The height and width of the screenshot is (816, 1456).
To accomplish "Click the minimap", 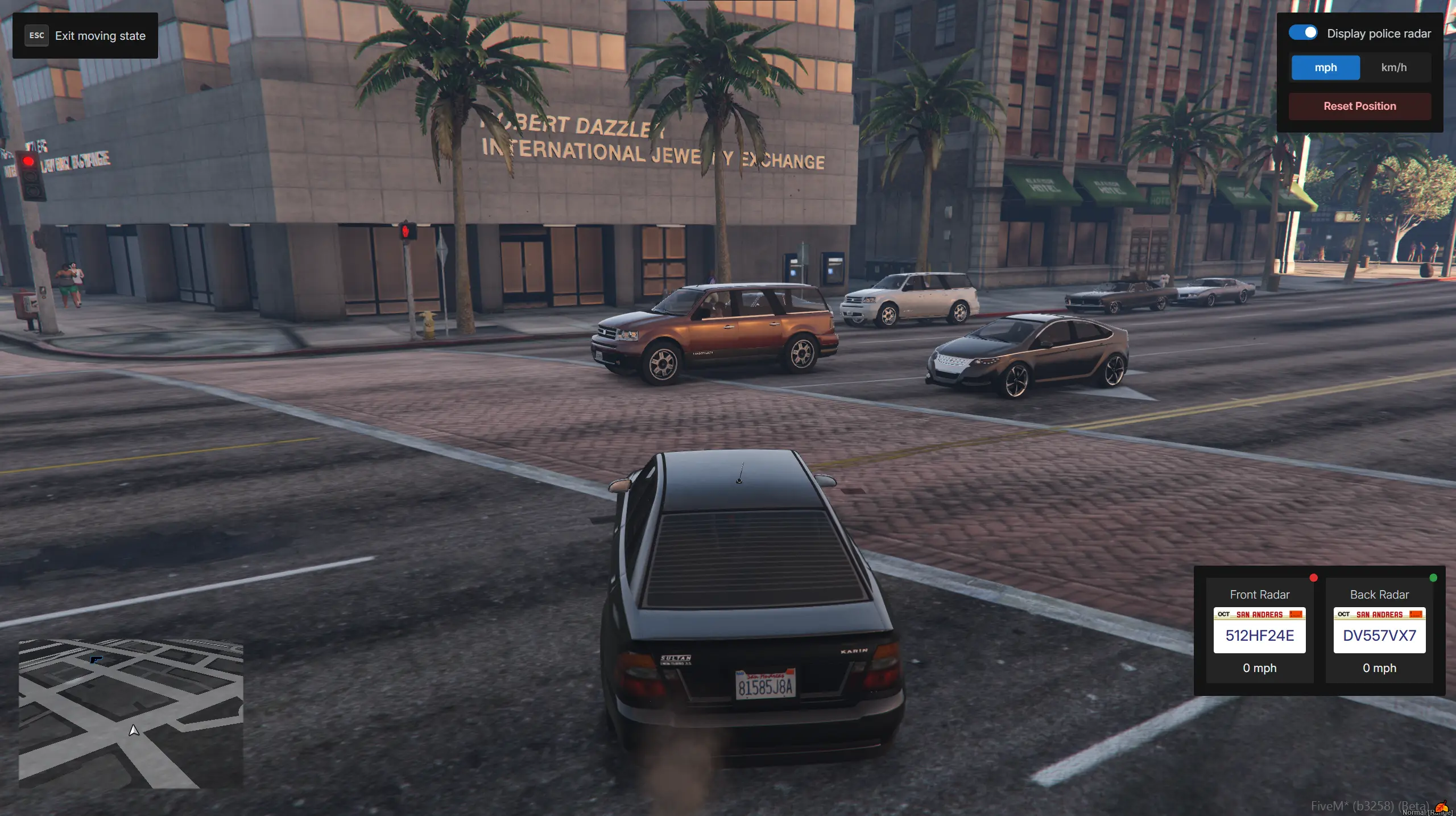I will click(x=131, y=714).
